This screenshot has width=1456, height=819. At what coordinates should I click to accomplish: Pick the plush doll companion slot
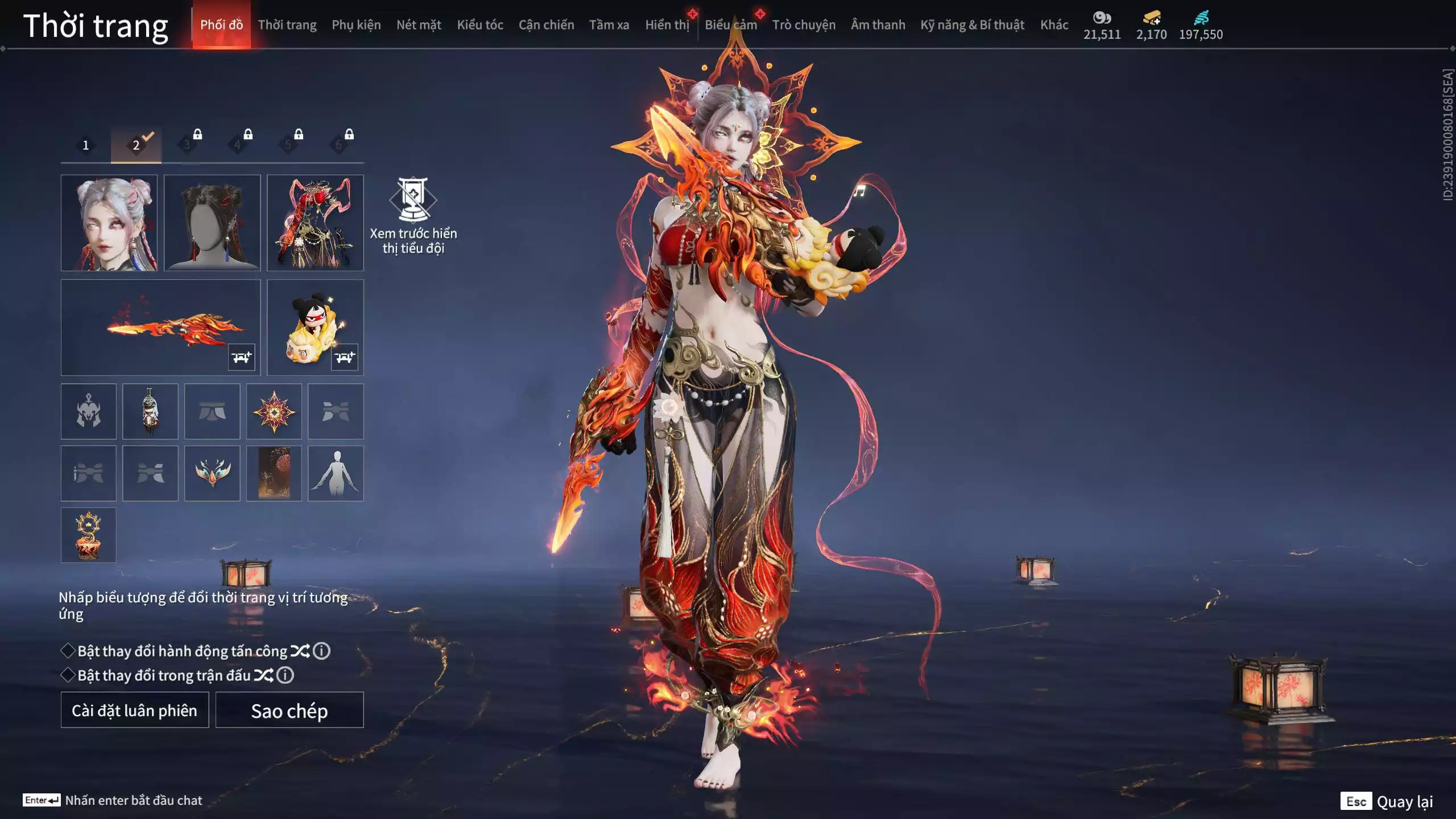pyautogui.click(x=315, y=327)
